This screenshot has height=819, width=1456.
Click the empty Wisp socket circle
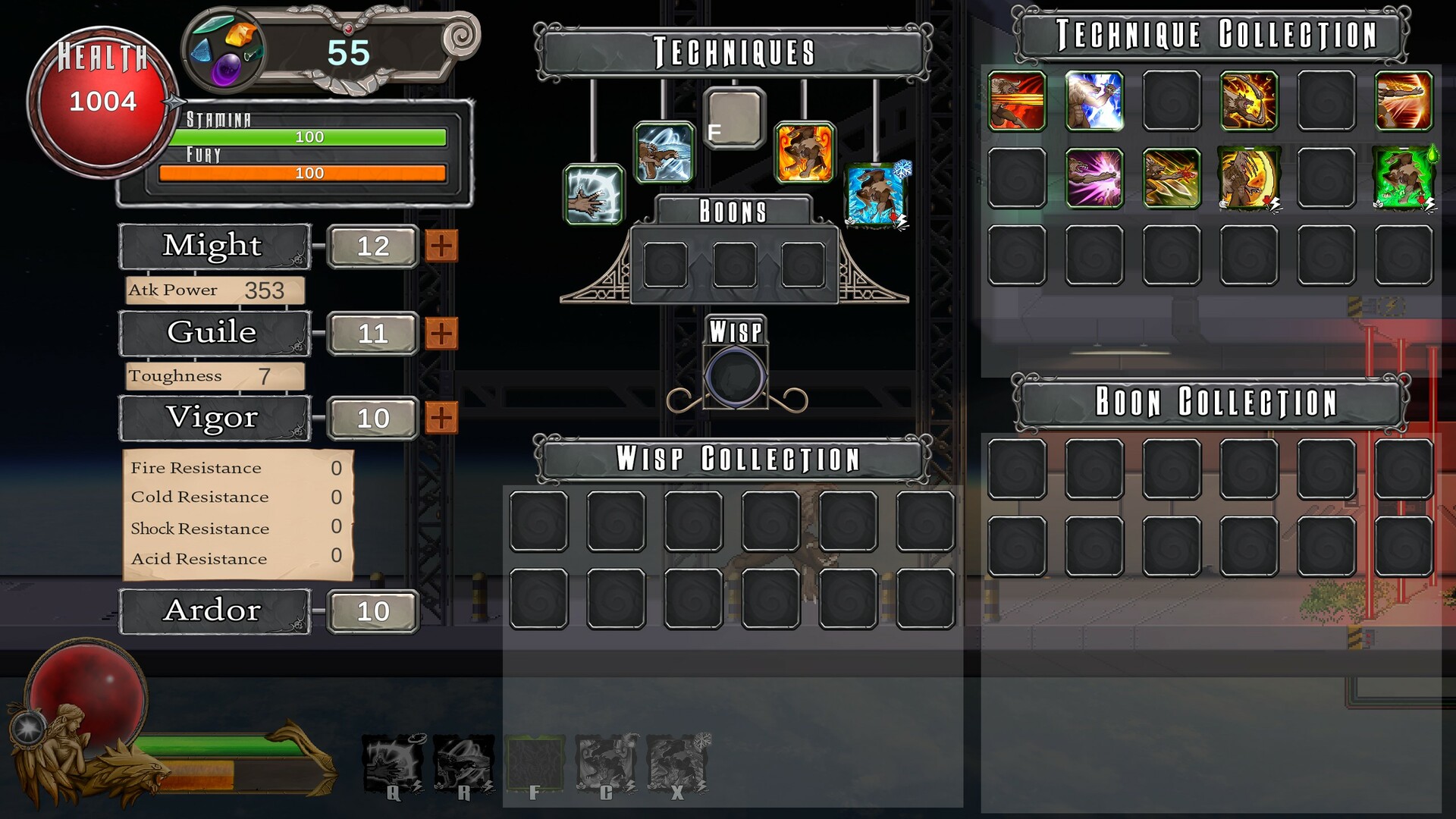pos(735,377)
